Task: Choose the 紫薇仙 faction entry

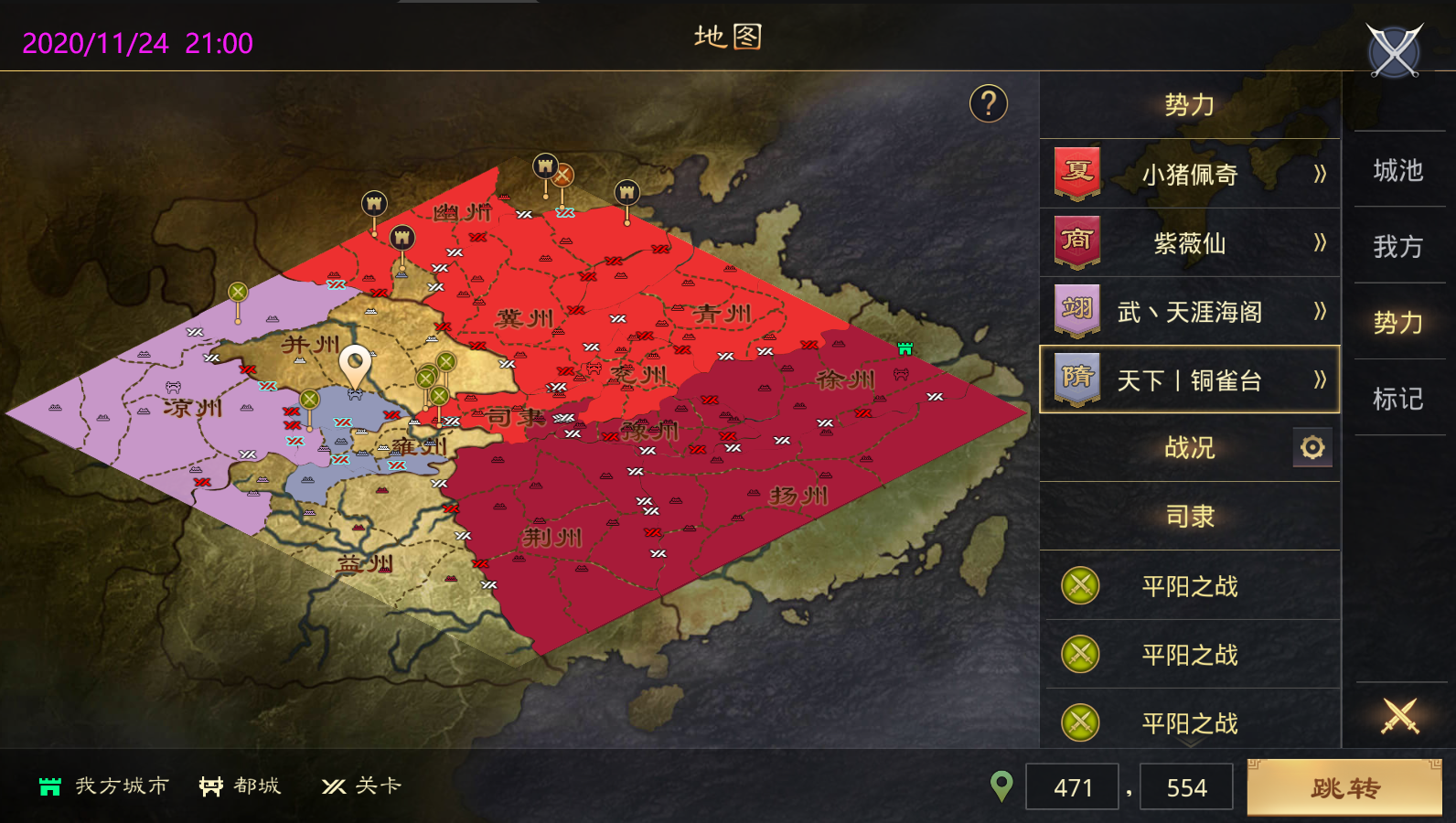Action: (x=1189, y=243)
